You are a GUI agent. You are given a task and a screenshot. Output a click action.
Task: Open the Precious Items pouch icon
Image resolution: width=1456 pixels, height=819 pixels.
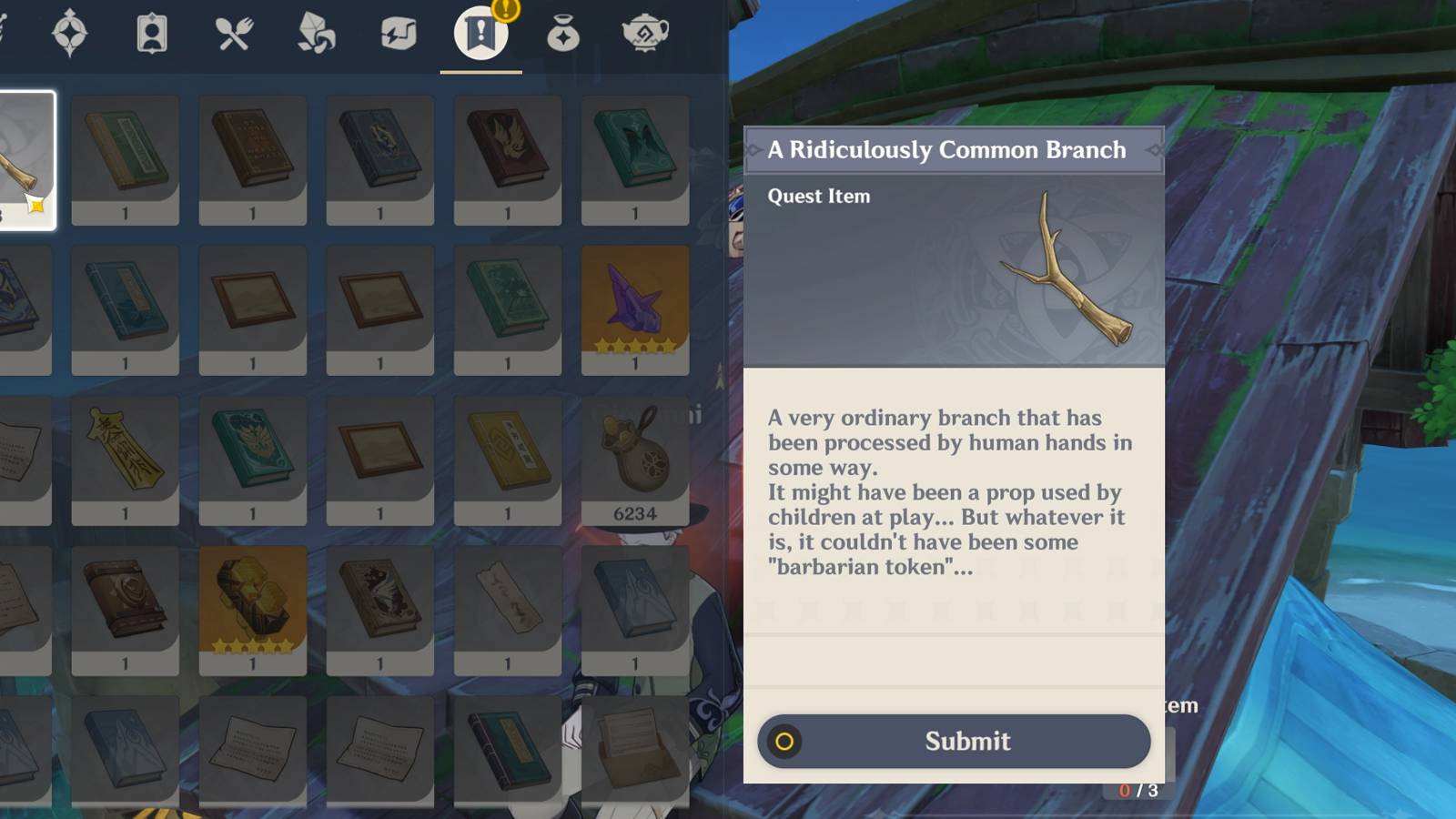pyautogui.click(x=564, y=34)
